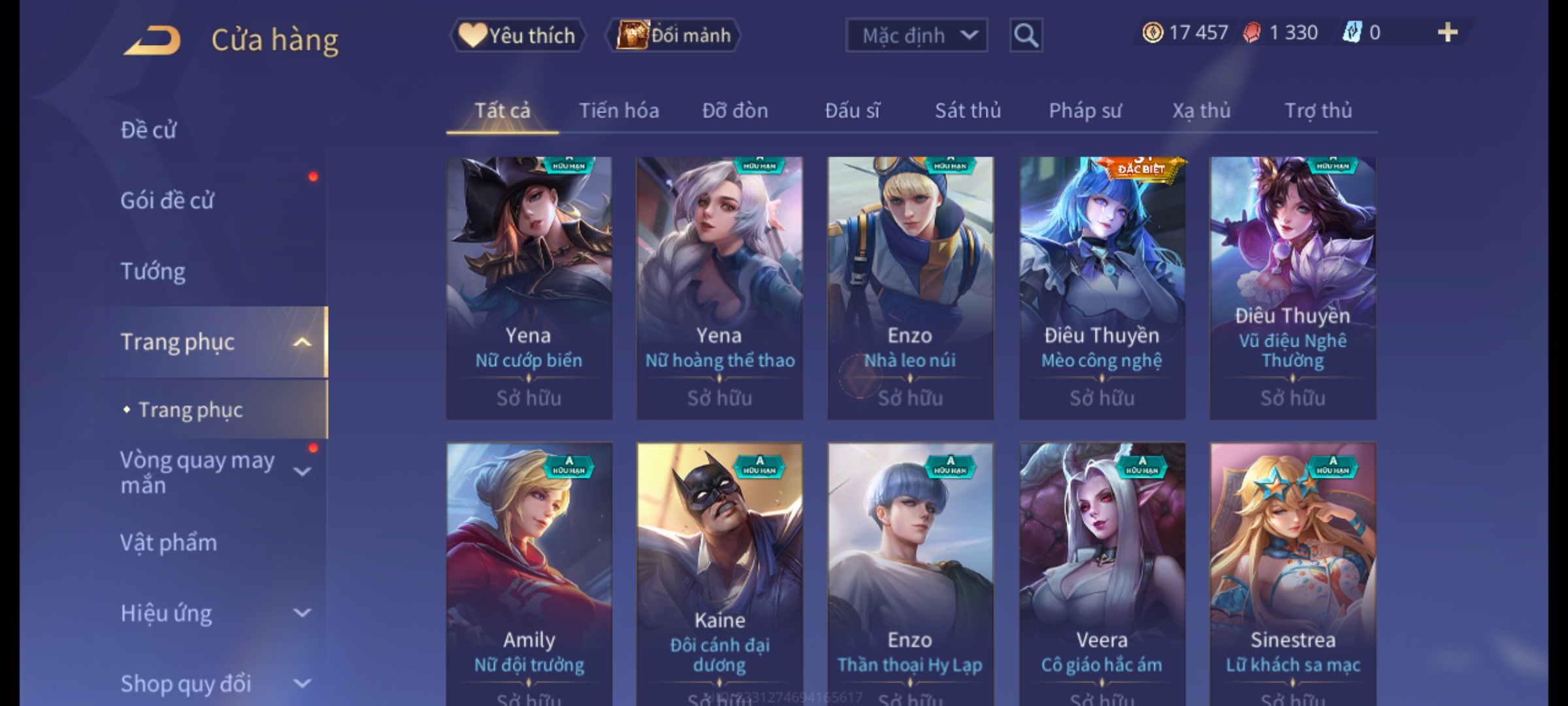1568x706 pixels.
Task: Add currency with the plus button
Action: click(1448, 33)
